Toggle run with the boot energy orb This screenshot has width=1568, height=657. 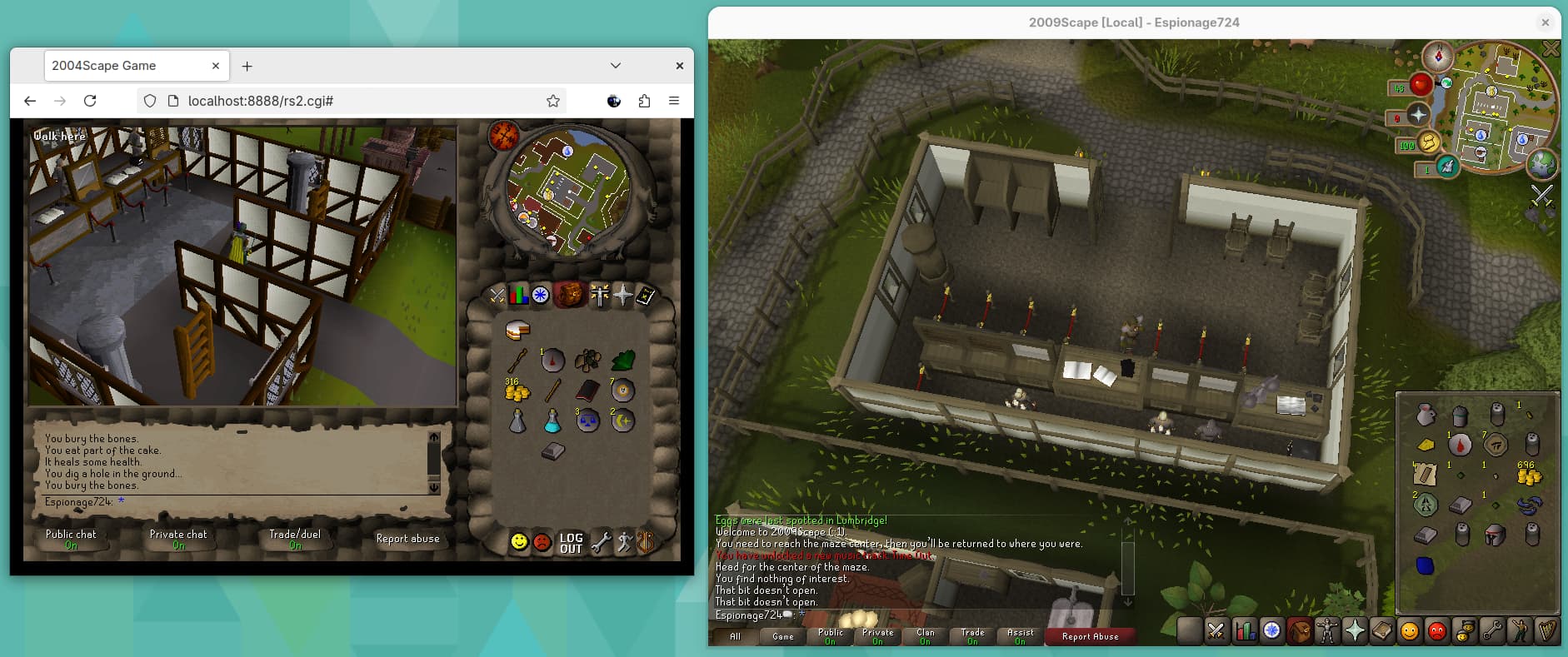[1431, 144]
